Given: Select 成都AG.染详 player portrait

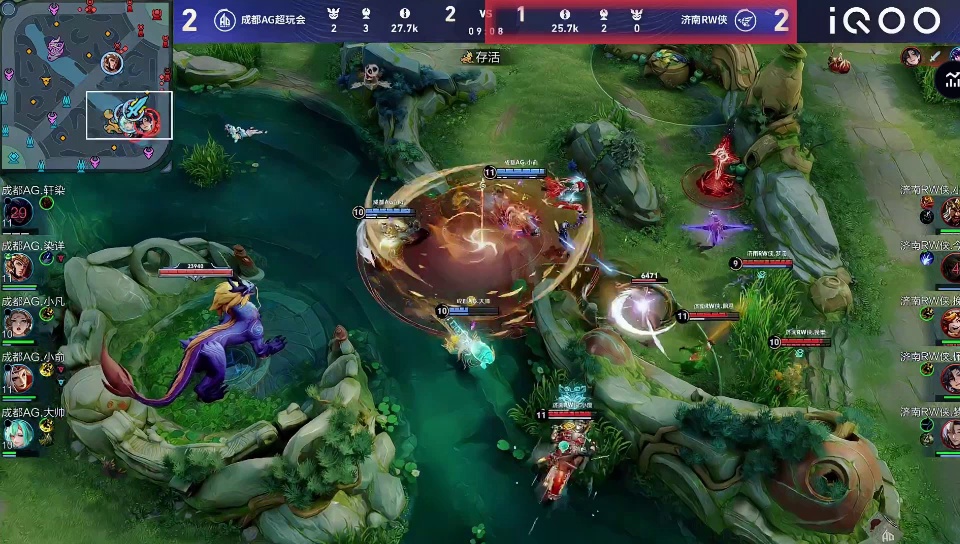Looking at the screenshot, I should pos(18,267).
